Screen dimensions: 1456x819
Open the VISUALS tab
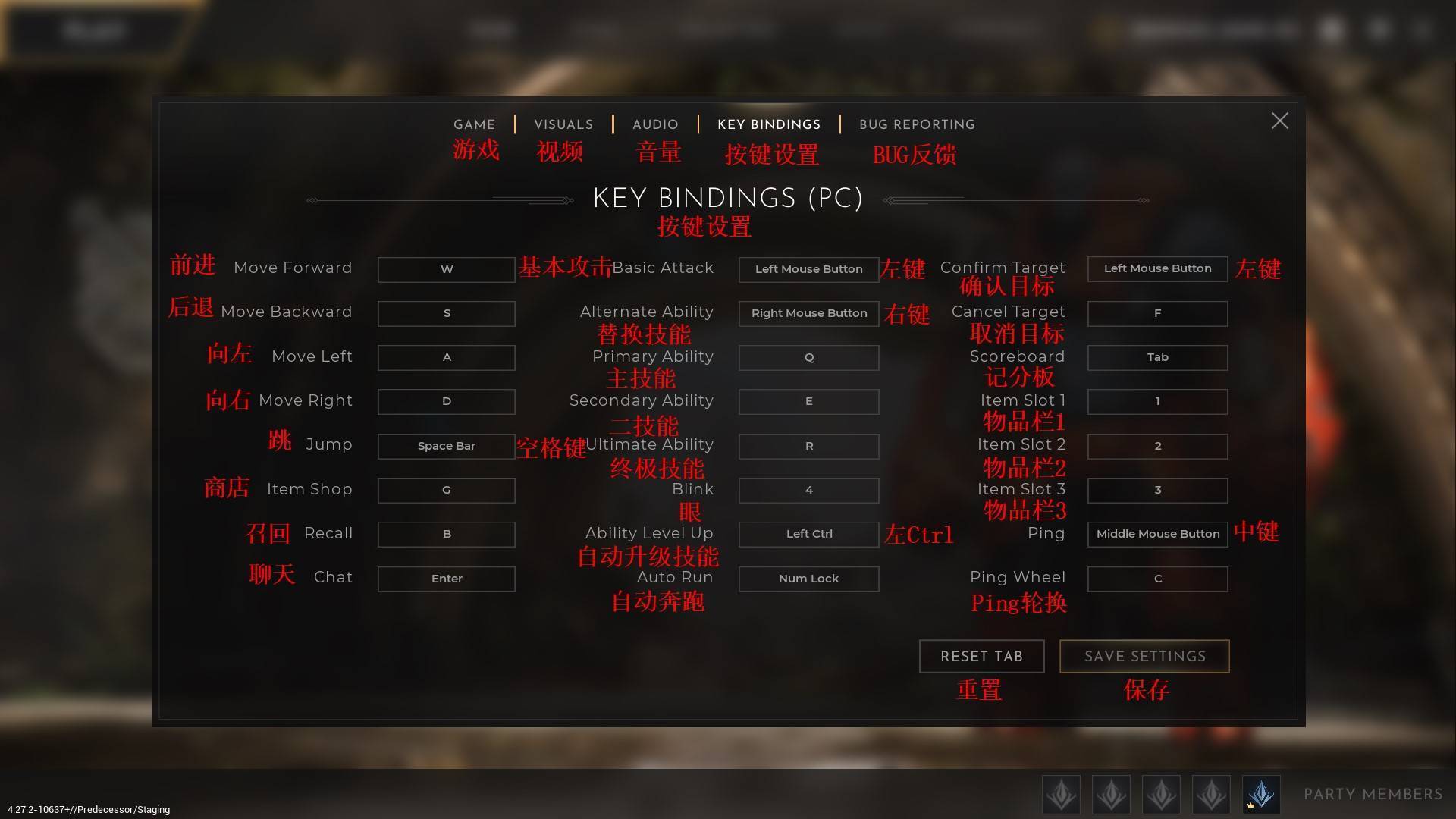[x=563, y=124]
